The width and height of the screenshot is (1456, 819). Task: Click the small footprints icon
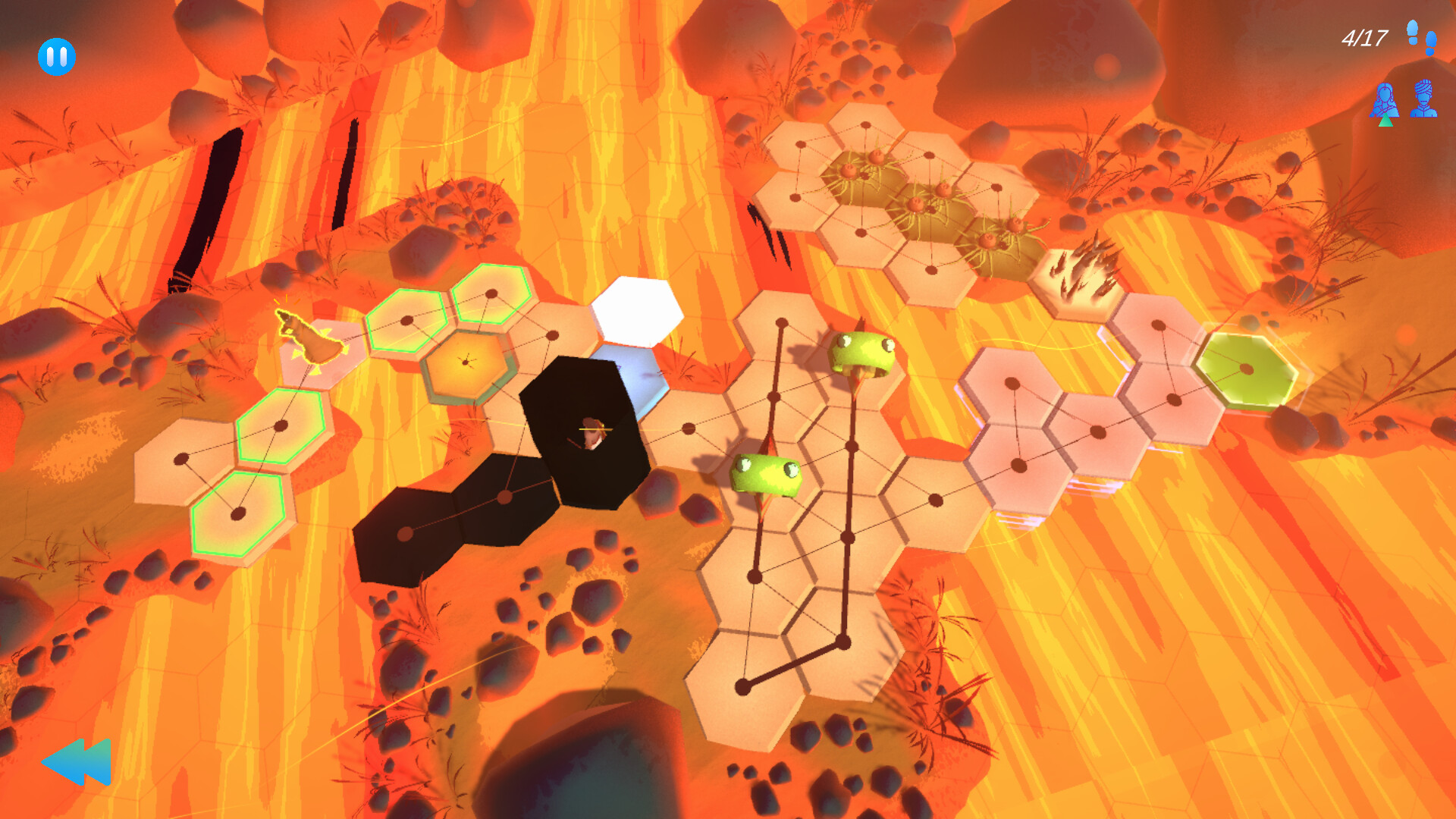point(1430,44)
